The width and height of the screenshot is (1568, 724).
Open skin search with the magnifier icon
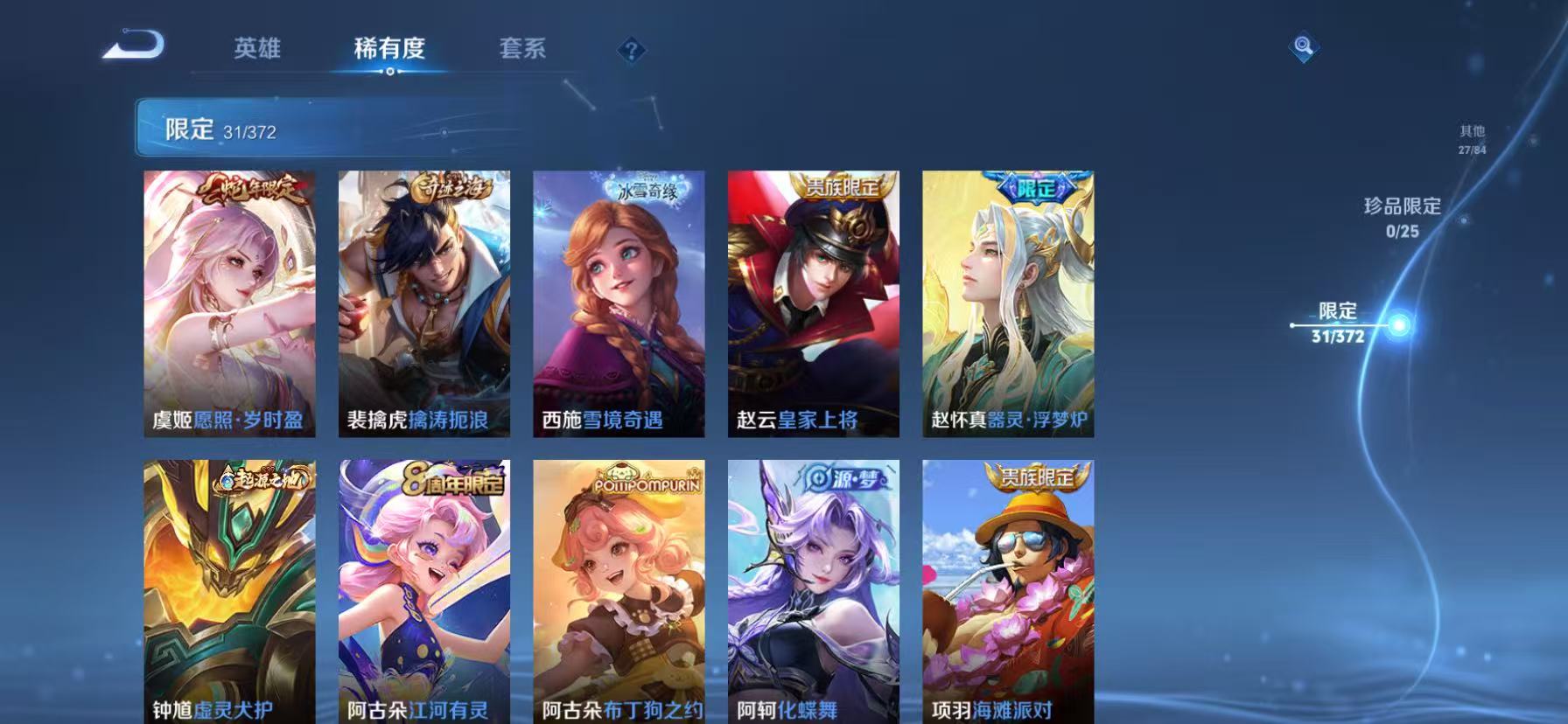(1303, 48)
